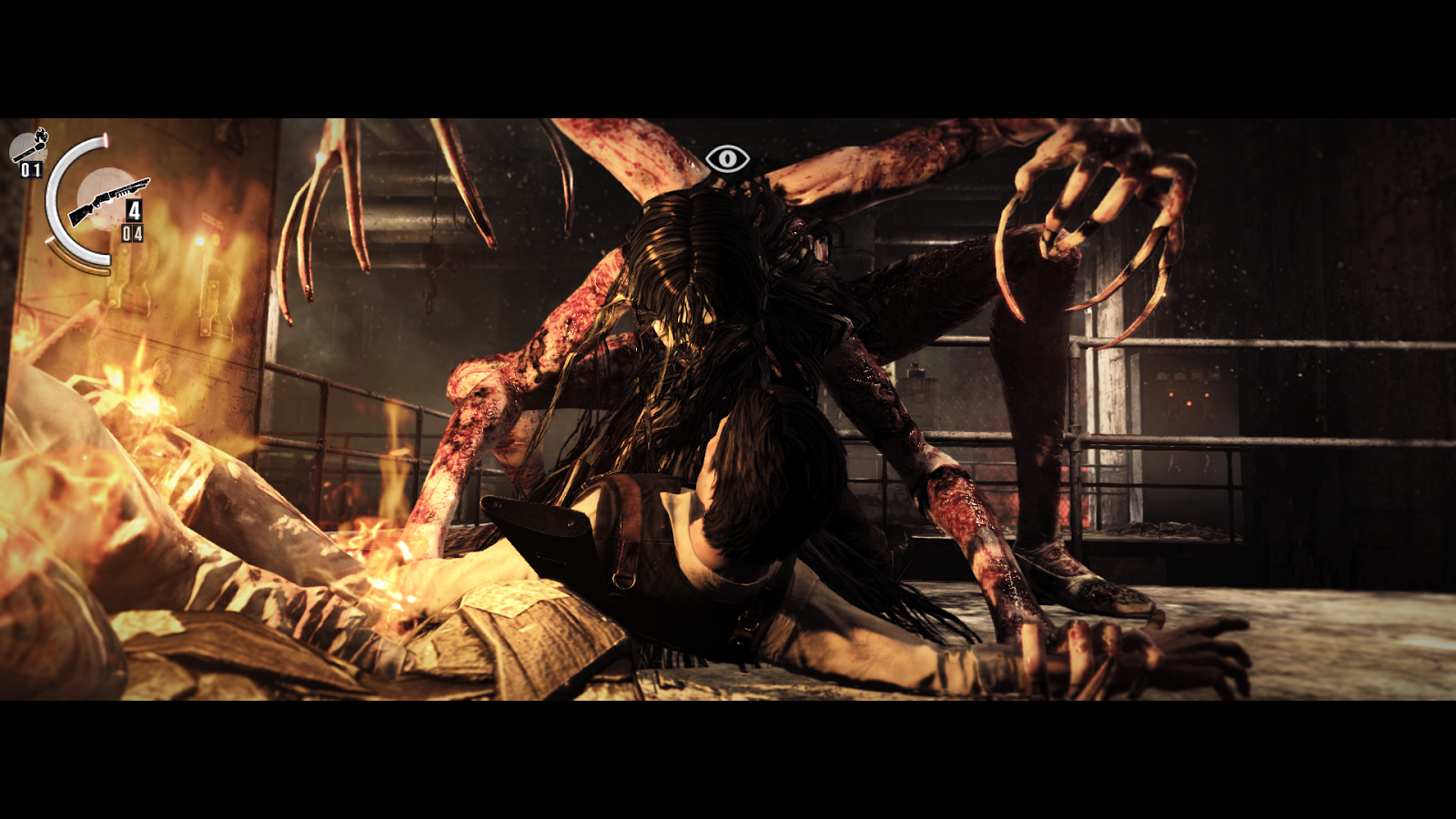Click the lower red notch on the gauge arc
This screenshot has height=819, width=1456.
click(50, 239)
